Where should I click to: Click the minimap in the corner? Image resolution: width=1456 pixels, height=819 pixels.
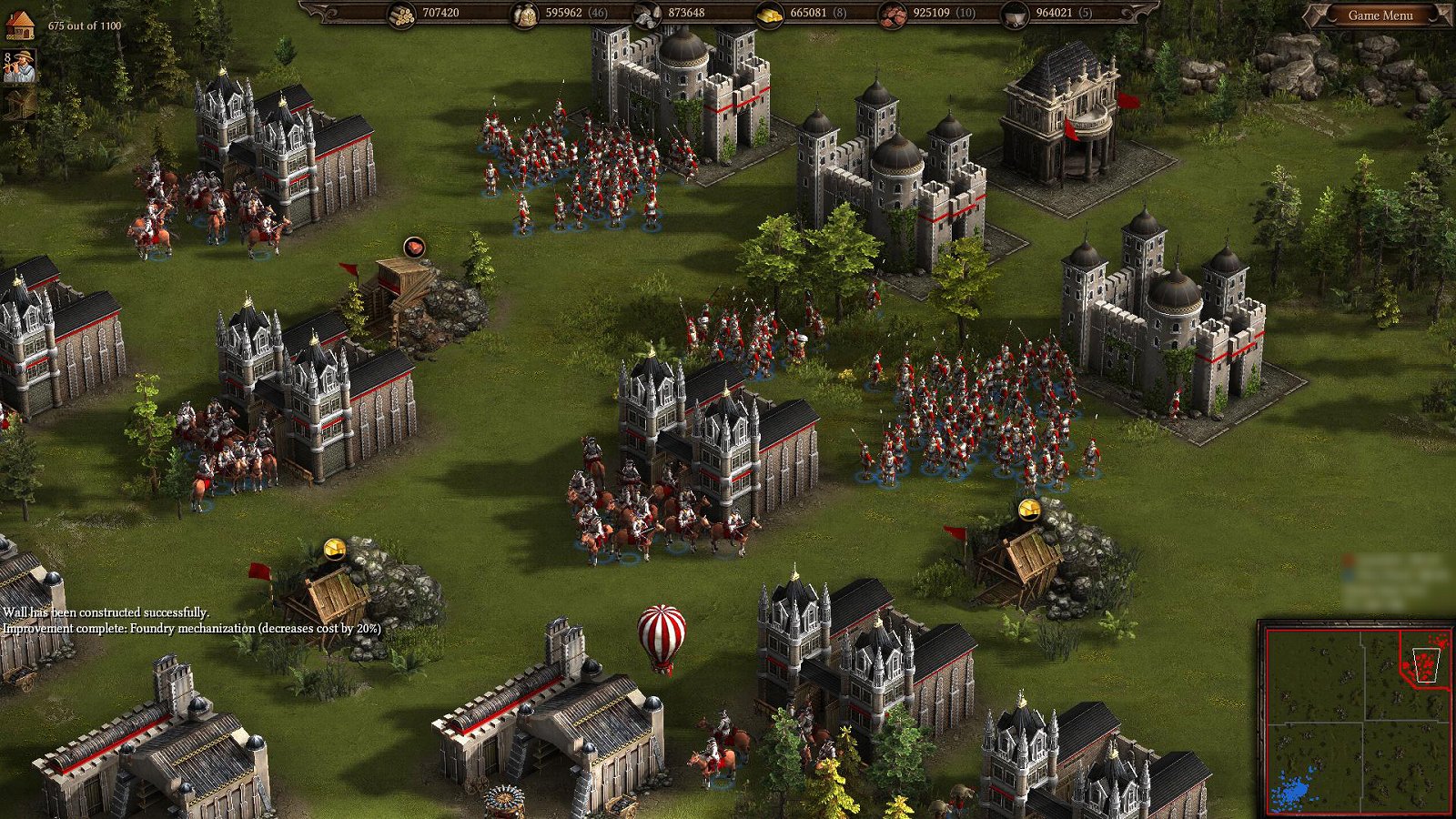[x=1357, y=720]
